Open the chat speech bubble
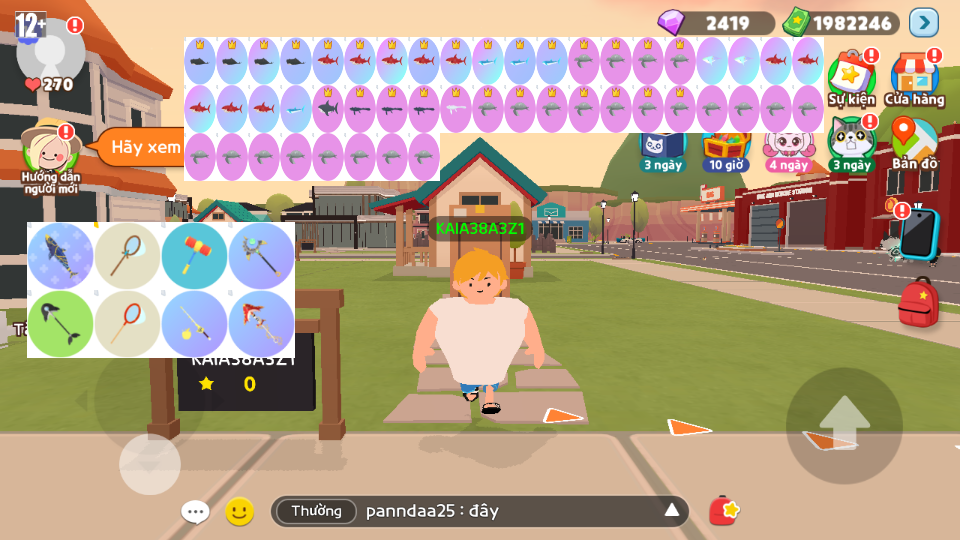The image size is (960, 540). coord(195,512)
